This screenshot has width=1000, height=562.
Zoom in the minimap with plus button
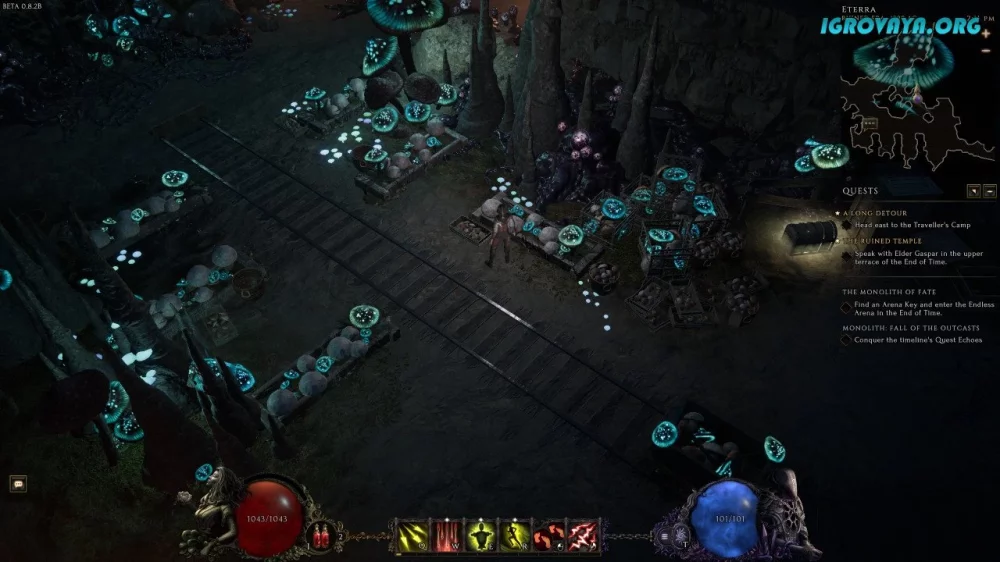pyautogui.click(x=986, y=33)
